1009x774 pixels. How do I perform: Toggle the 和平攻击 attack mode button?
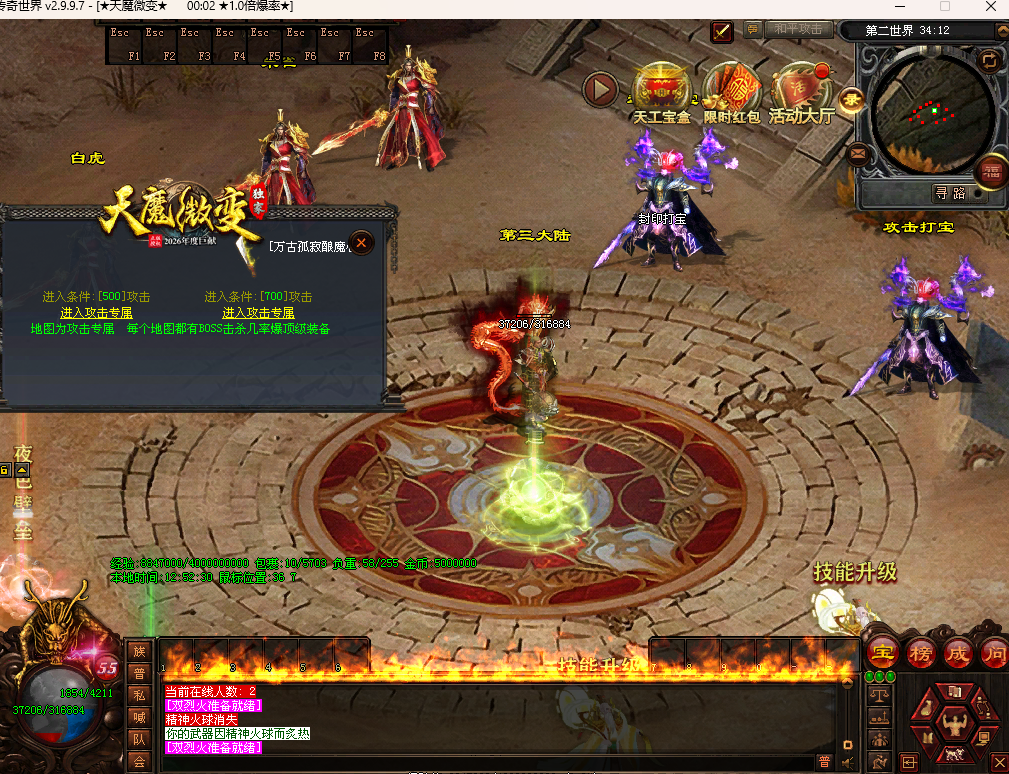coord(799,29)
